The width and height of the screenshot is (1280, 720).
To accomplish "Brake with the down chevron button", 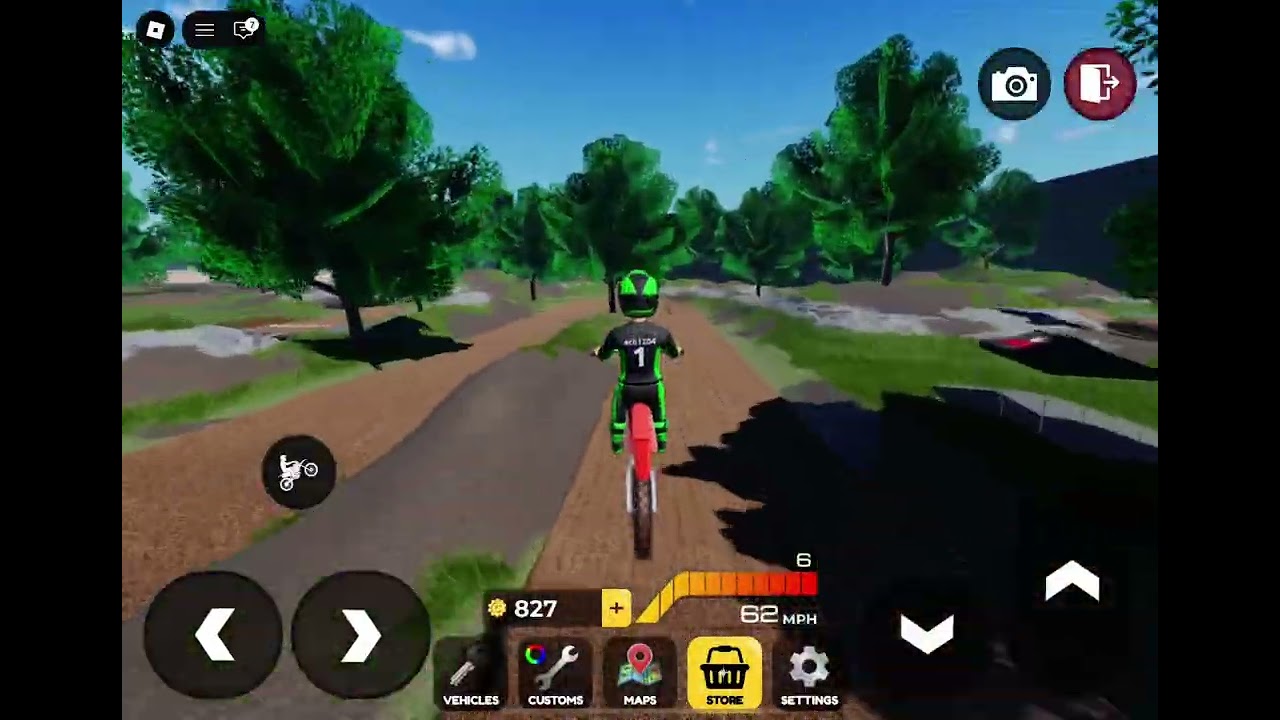I will point(927,632).
